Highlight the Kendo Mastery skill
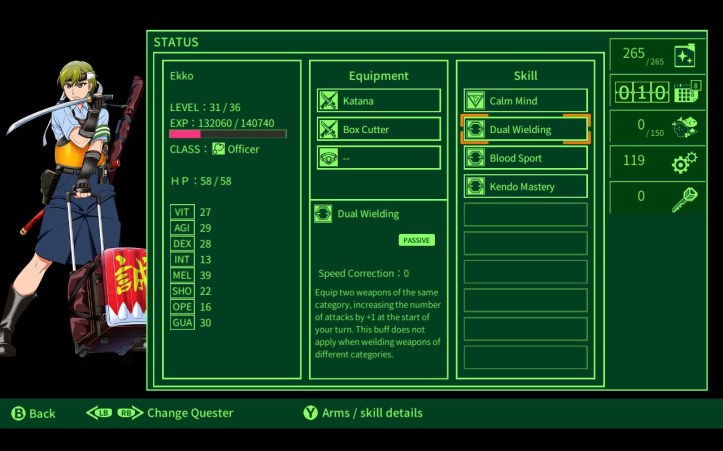This screenshot has width=723, height=451. [x=525, y=186]
